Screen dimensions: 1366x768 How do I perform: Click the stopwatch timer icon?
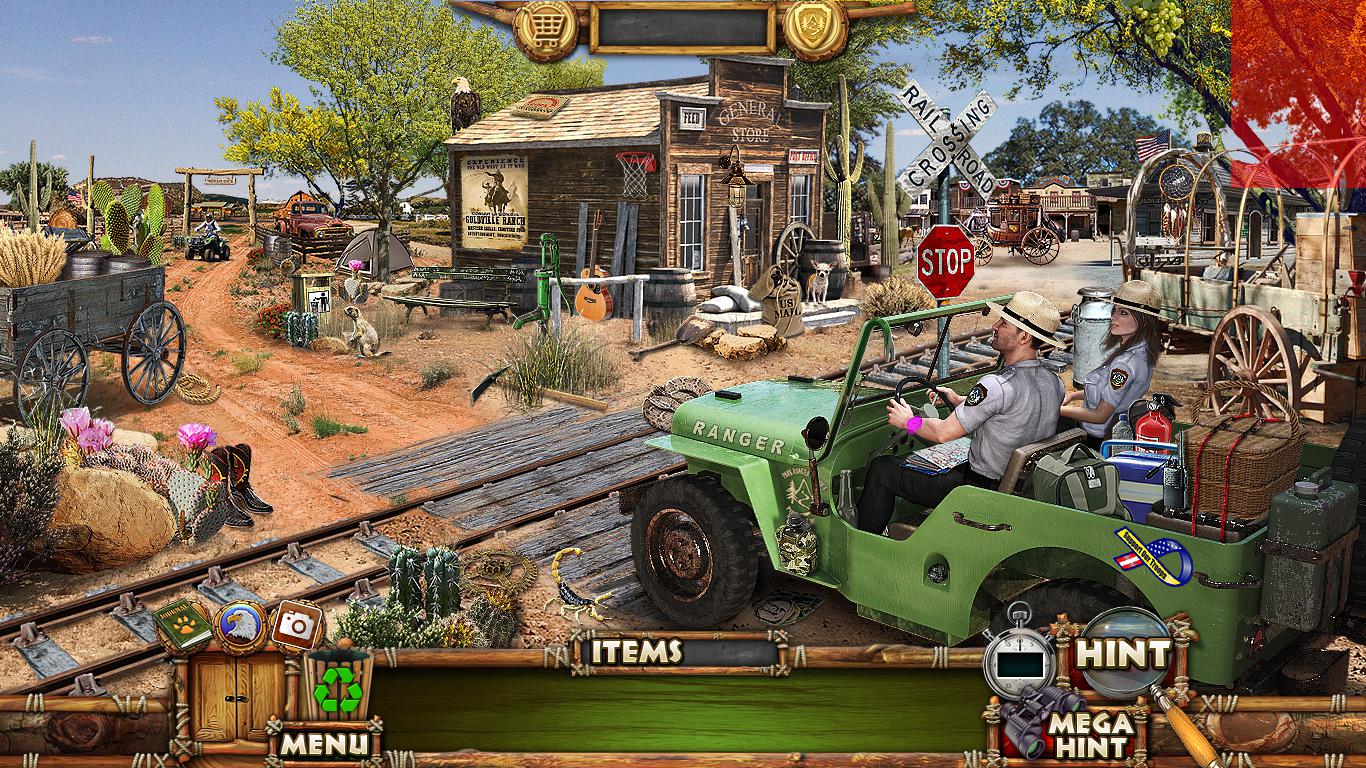click(1018, 659)
